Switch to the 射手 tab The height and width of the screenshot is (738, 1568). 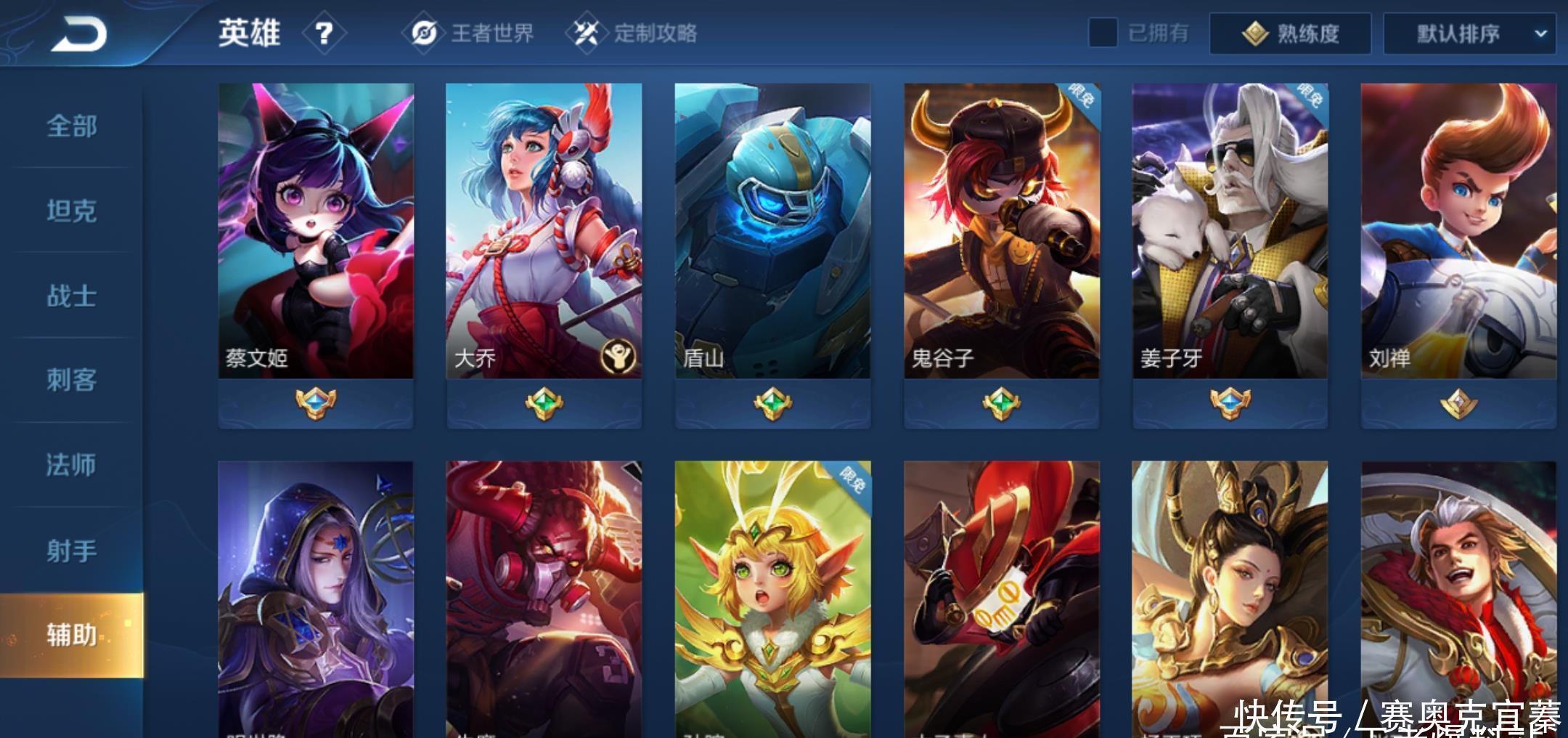pyautogui.click(x=71, y=550)
